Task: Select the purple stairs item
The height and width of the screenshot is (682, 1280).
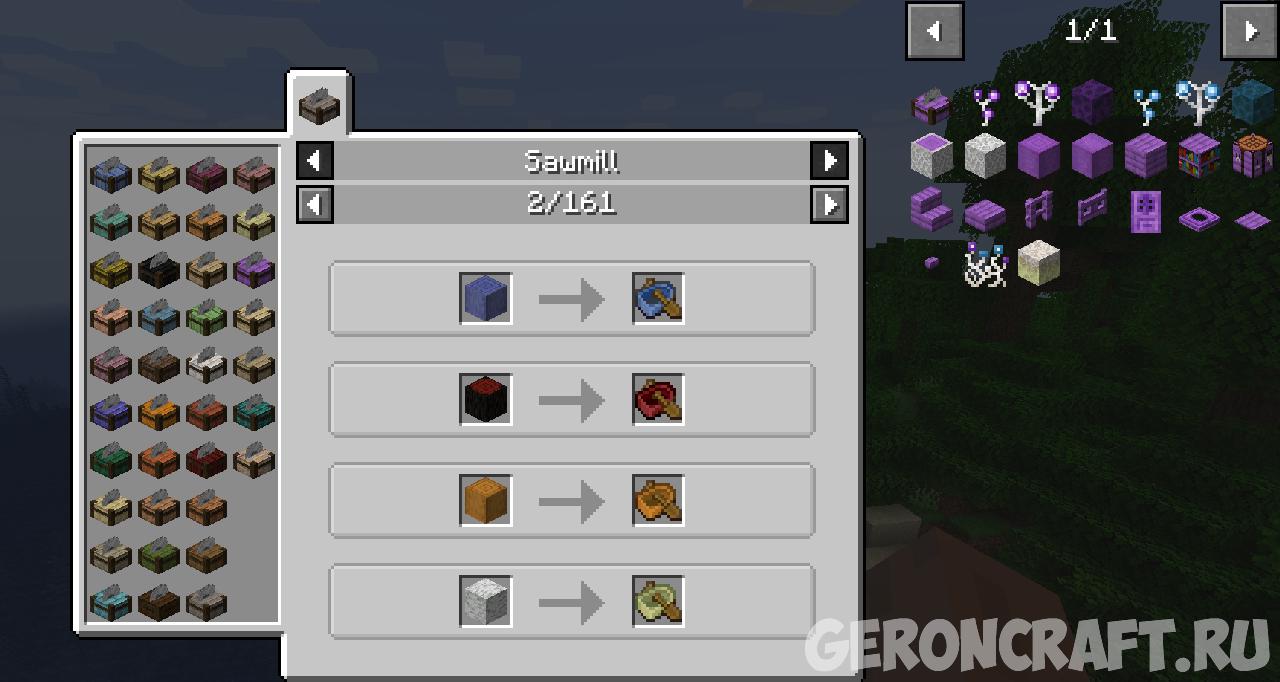Action: click(931, 210)
